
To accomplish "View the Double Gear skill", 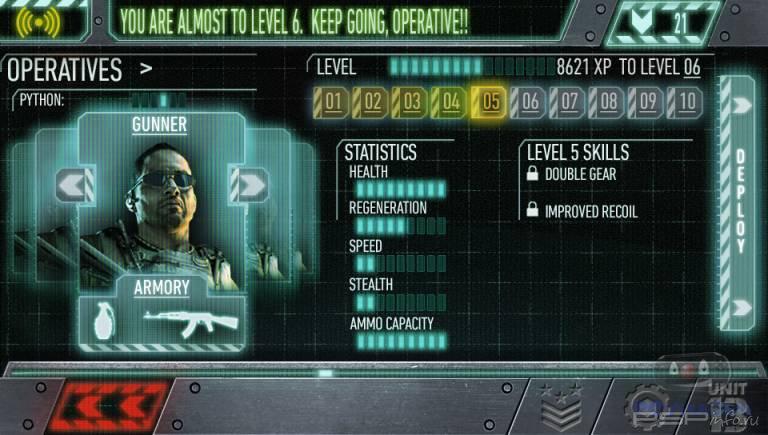I will [x=580, y=175].
